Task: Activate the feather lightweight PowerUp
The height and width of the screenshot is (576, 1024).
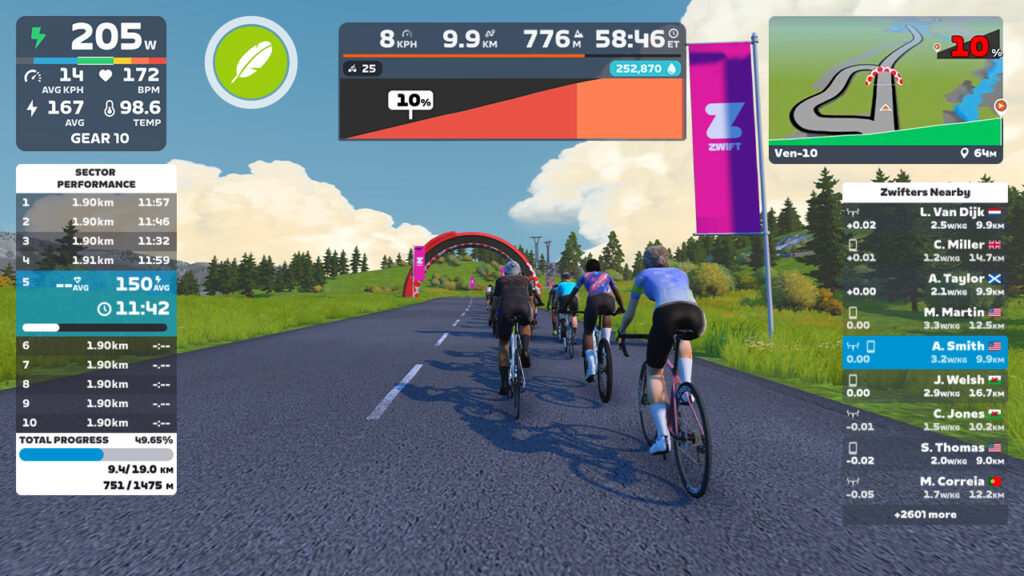Action: coord(251,62)
